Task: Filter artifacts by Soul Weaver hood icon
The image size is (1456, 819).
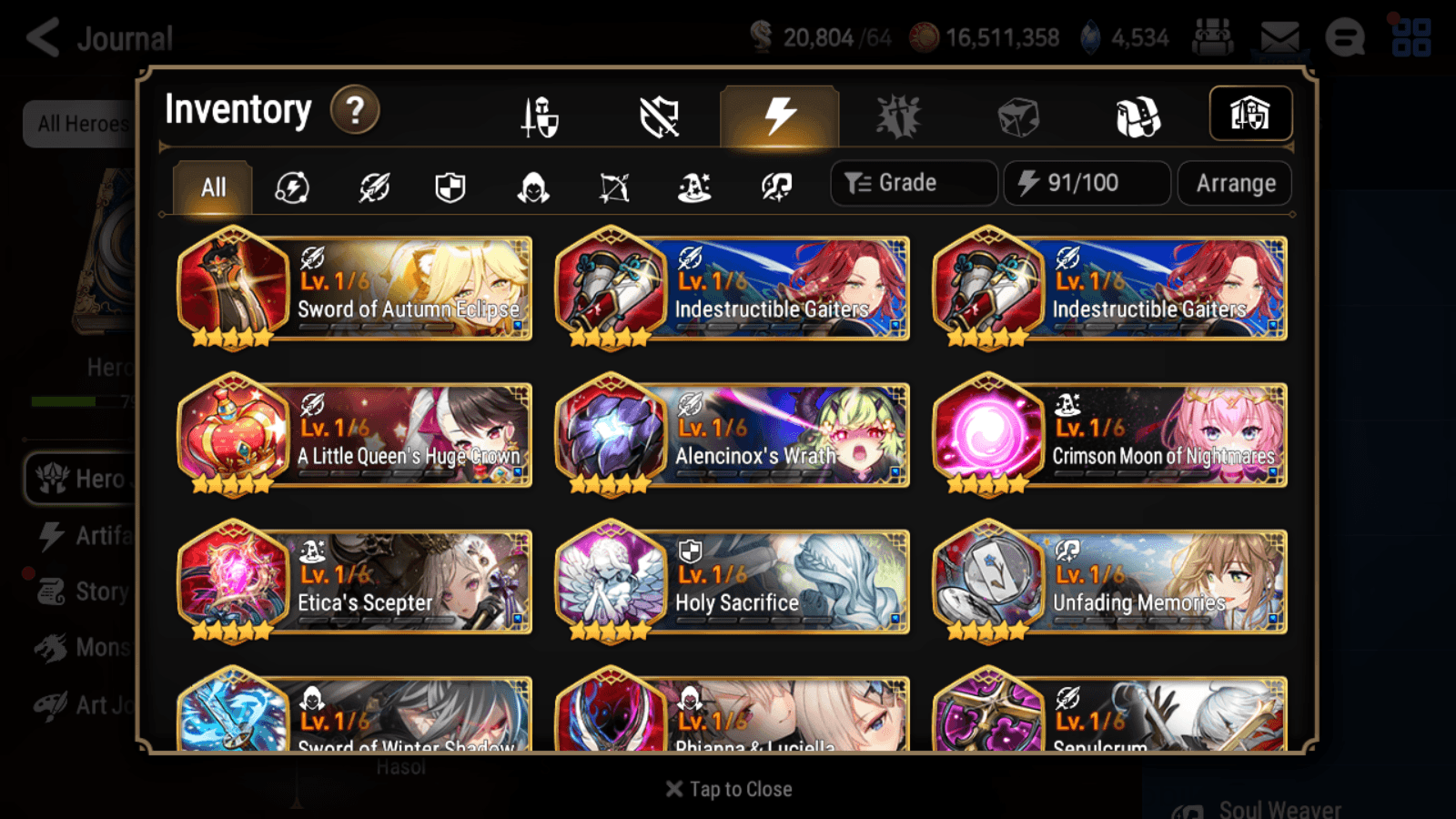Action: pos(534,187)
